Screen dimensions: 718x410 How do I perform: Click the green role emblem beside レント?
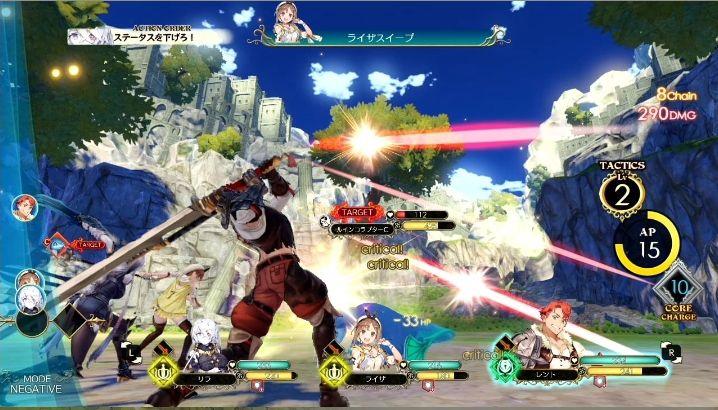505,365
